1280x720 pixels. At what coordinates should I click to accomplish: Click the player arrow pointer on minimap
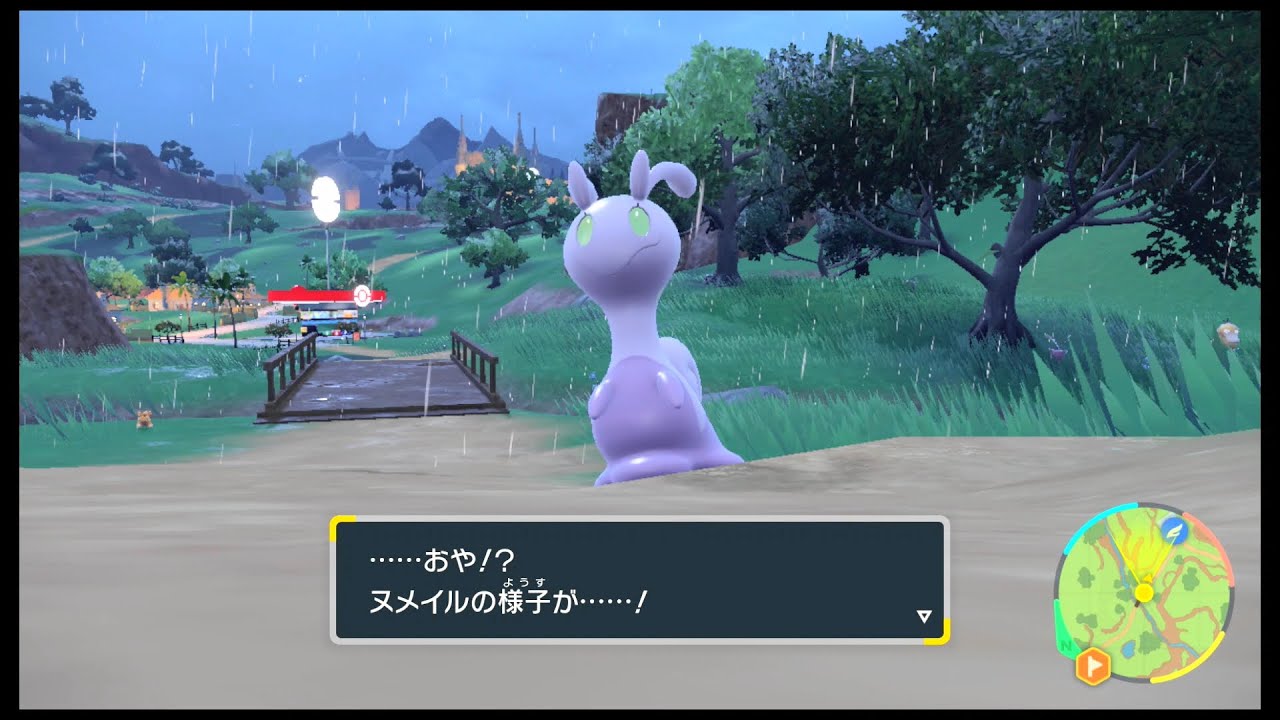coord(1147,577)
